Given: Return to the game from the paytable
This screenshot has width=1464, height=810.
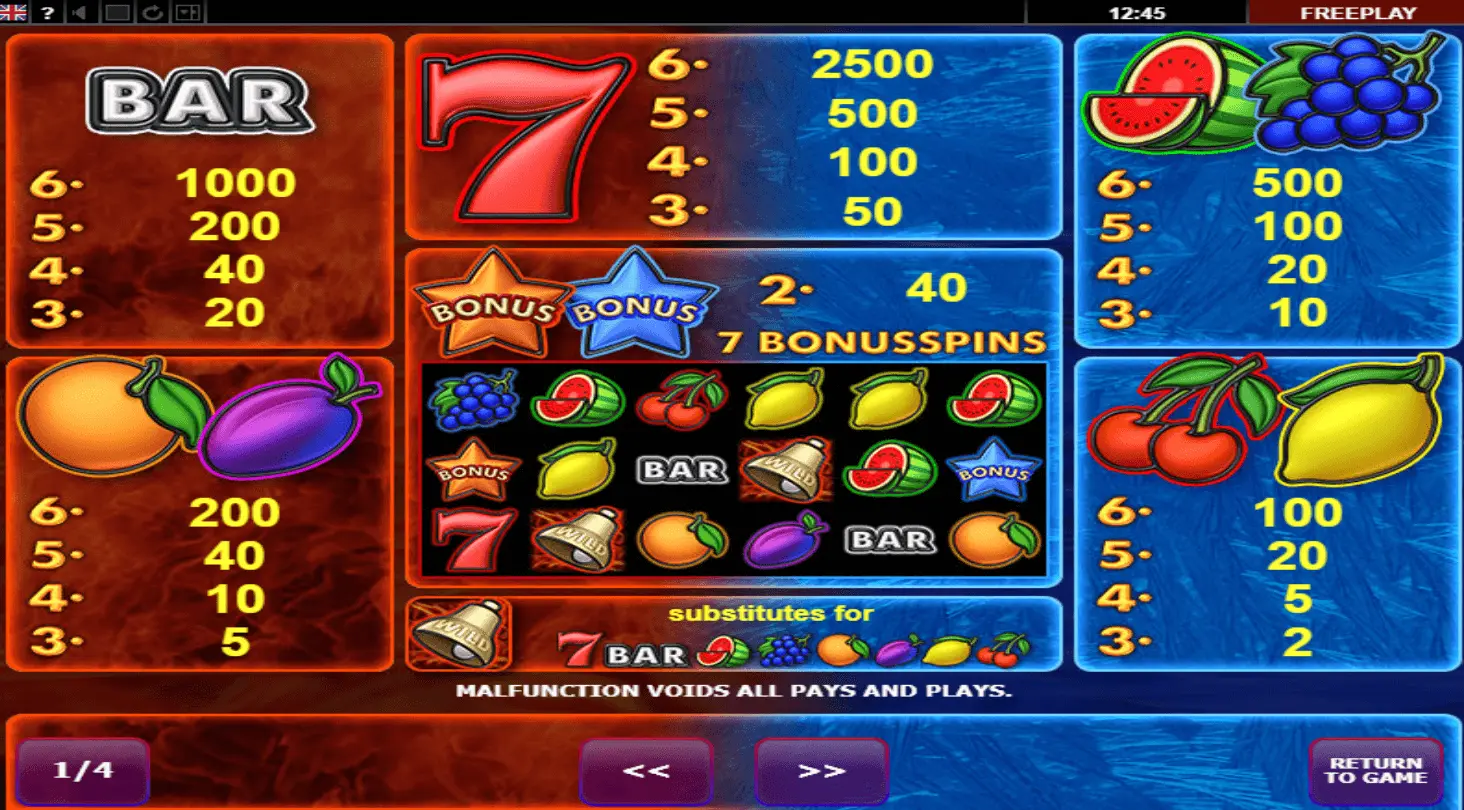Looking at the screenshot, I should pos(1375,771).
